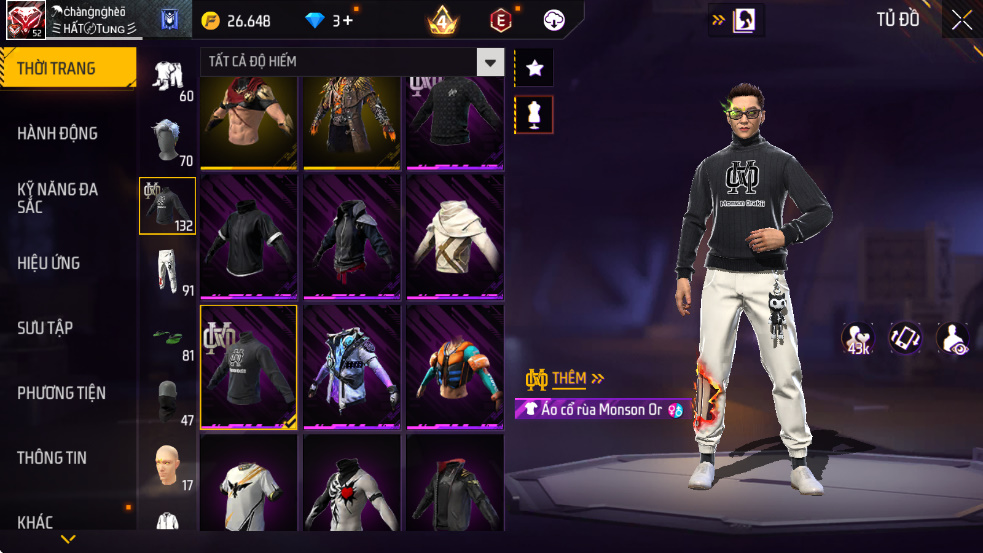983x553 pixels.
Task: Open the gold coin balance
Action: pyautogui.click(x=236, y=21)
